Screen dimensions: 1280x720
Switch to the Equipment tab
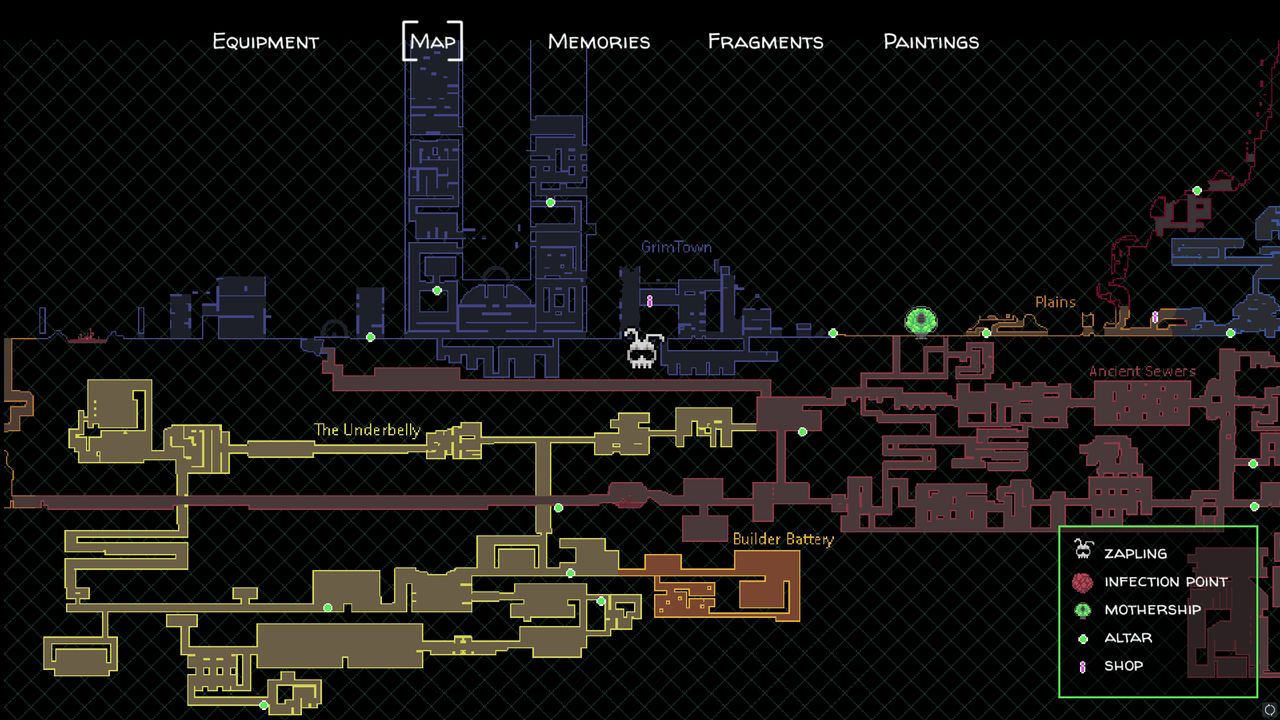click(264, 42)
